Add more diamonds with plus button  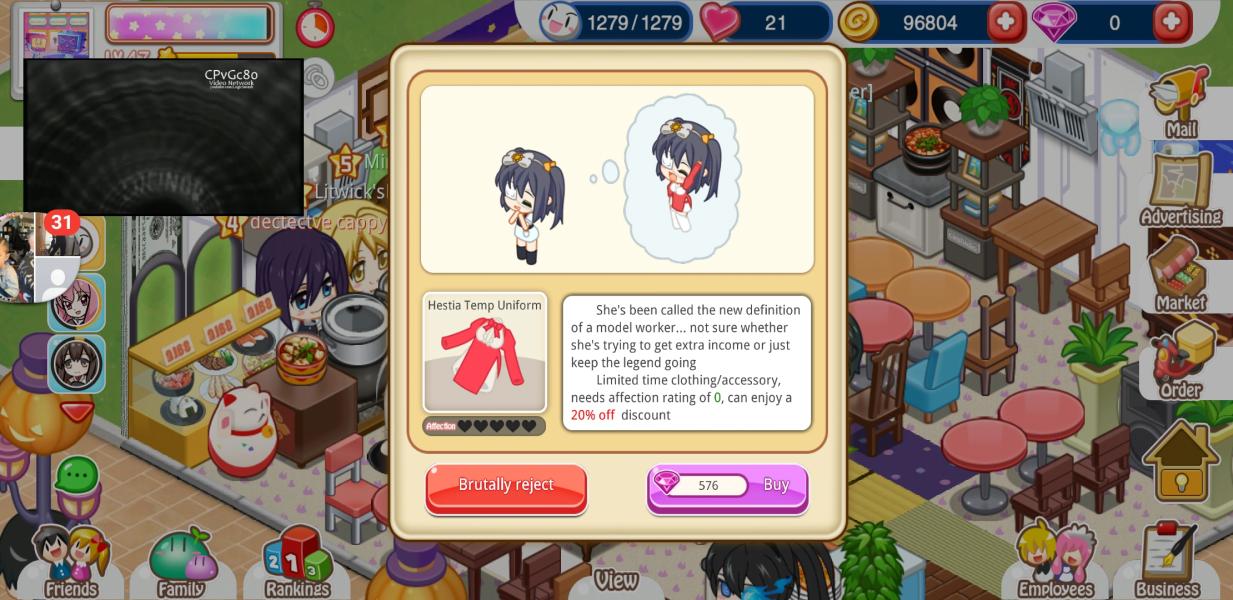point(1172,22)
